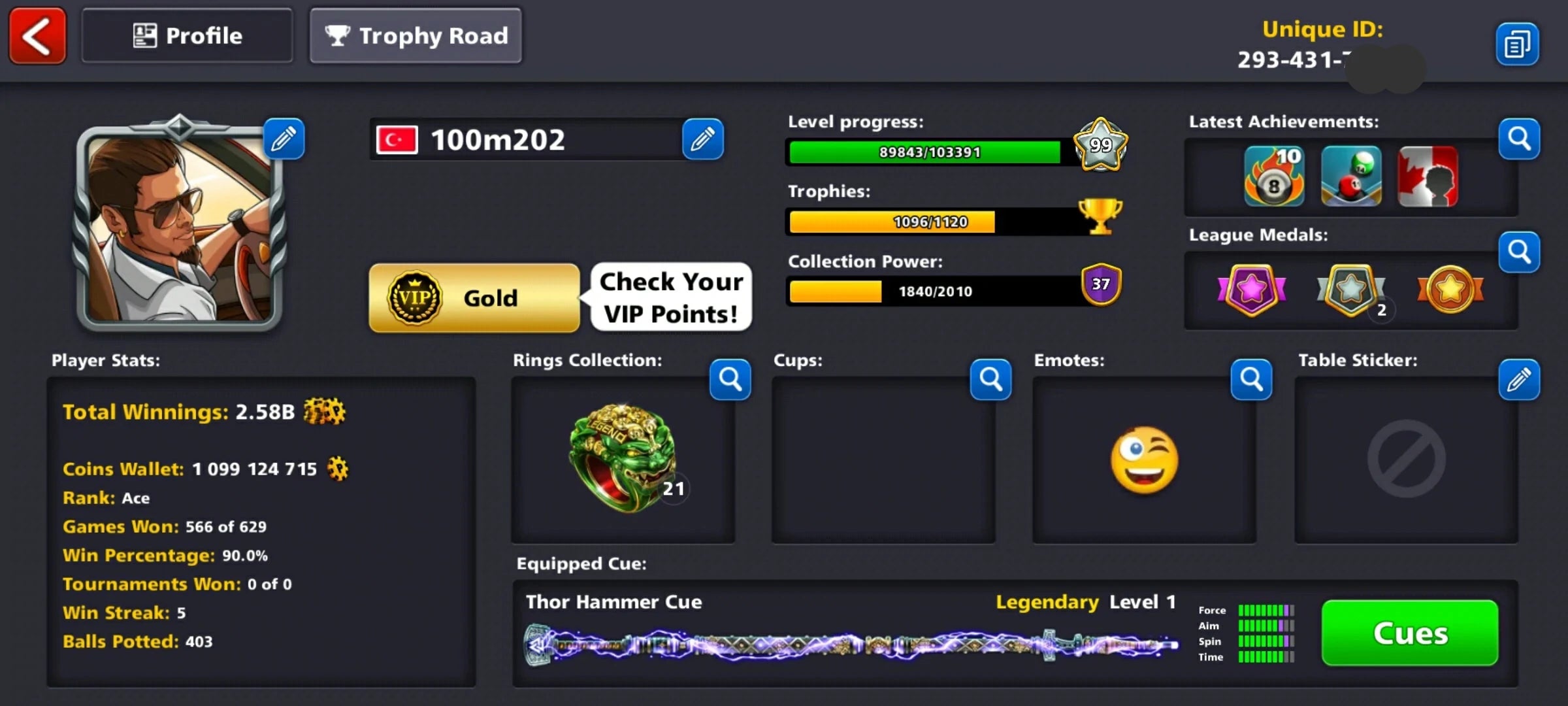Open the winking emote
This screenshot has height=706, width=1568.
tap(1144, 461)
